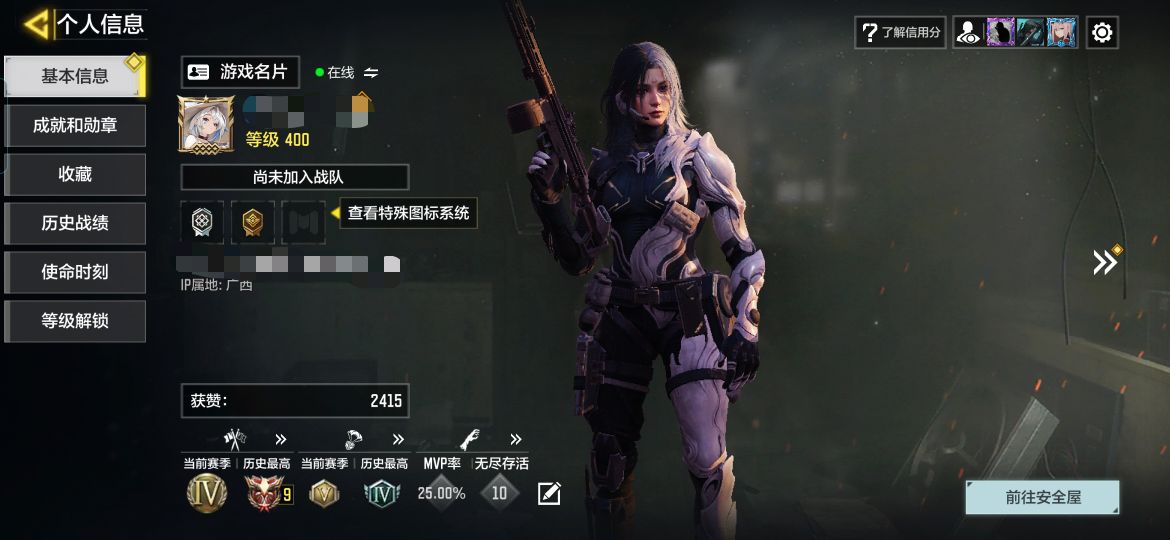
Task: Expand the double-chevron arrow on the right
Action: 1104,262
